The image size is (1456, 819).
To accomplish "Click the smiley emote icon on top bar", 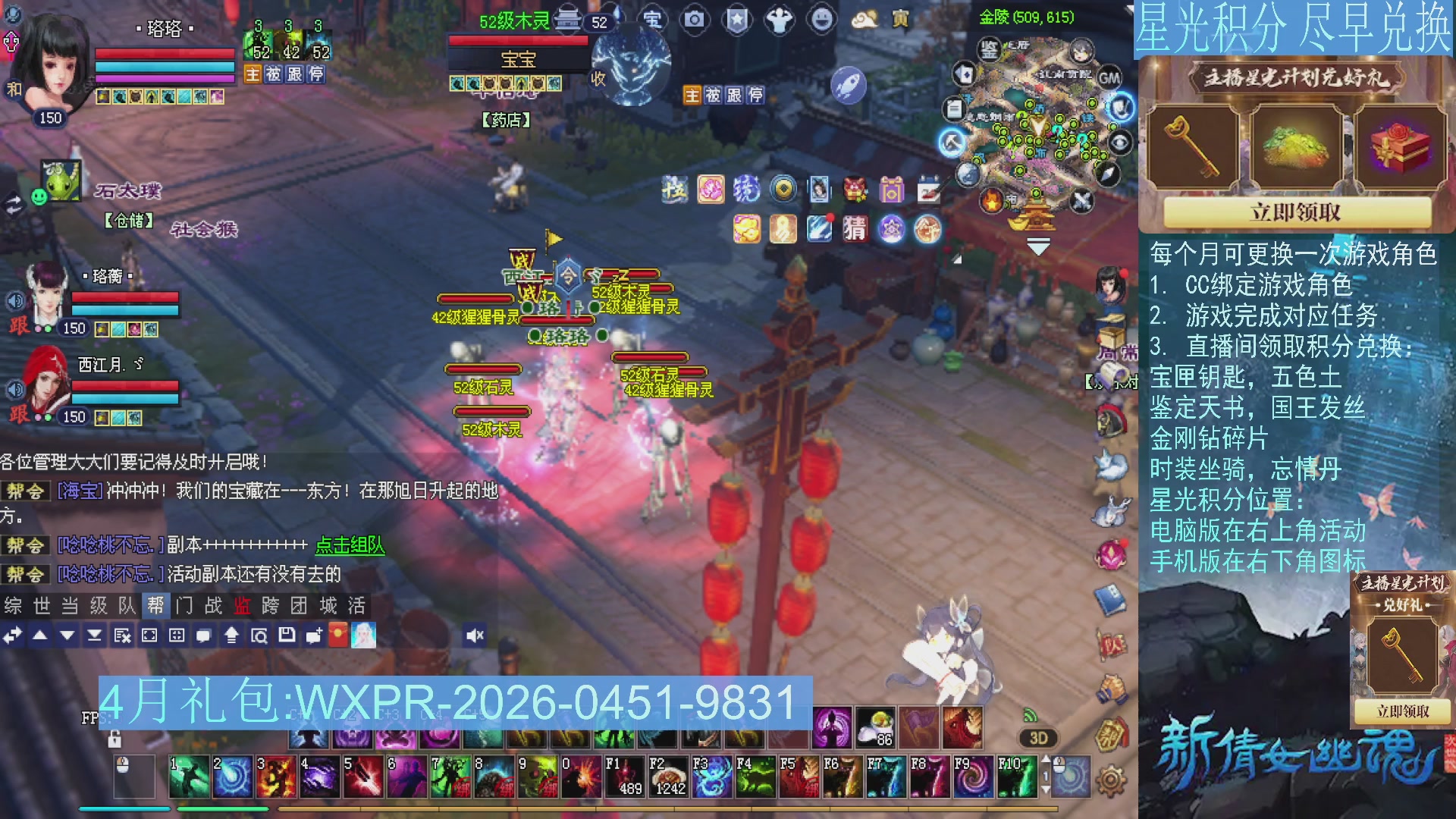I will pyautogui.click(x=822, y=20).
